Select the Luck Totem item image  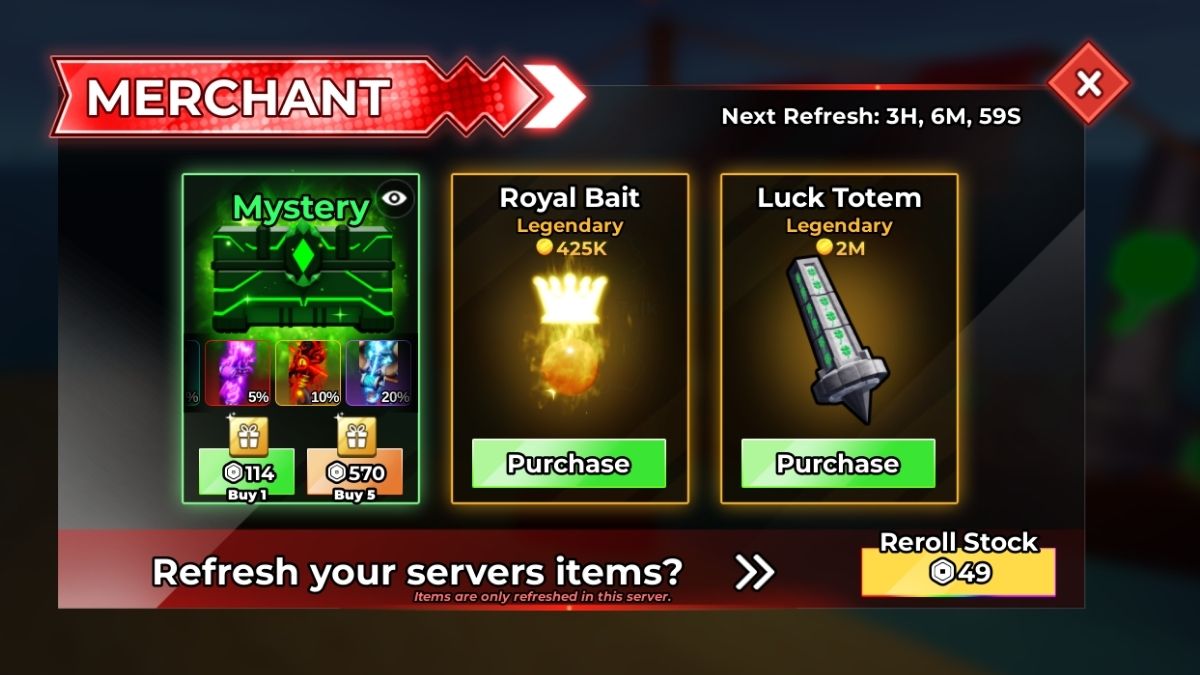coord(836,338)
